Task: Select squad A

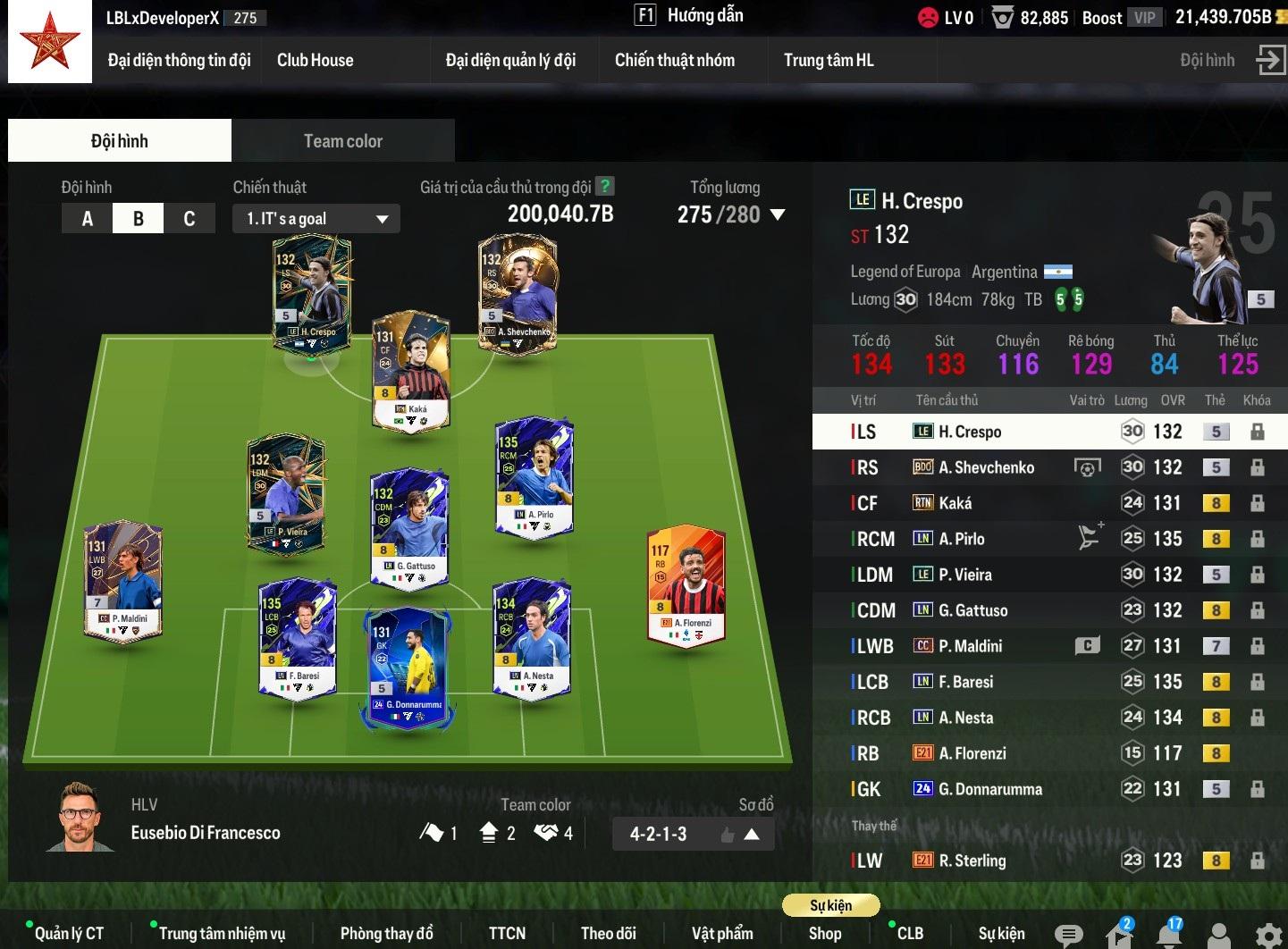Action: [x=88, y=219]
